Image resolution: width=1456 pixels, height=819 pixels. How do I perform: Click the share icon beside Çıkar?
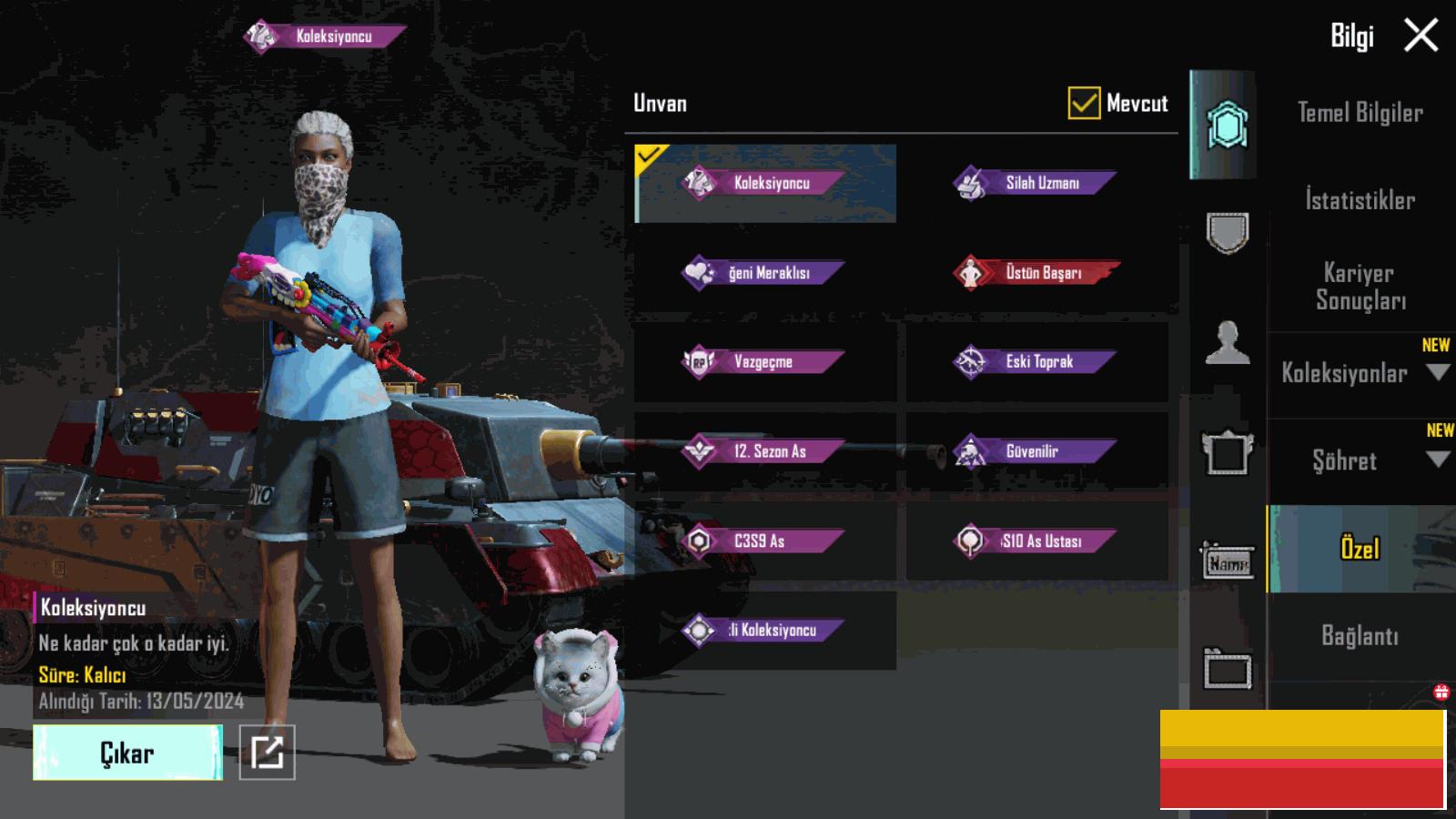click(267, 753)
